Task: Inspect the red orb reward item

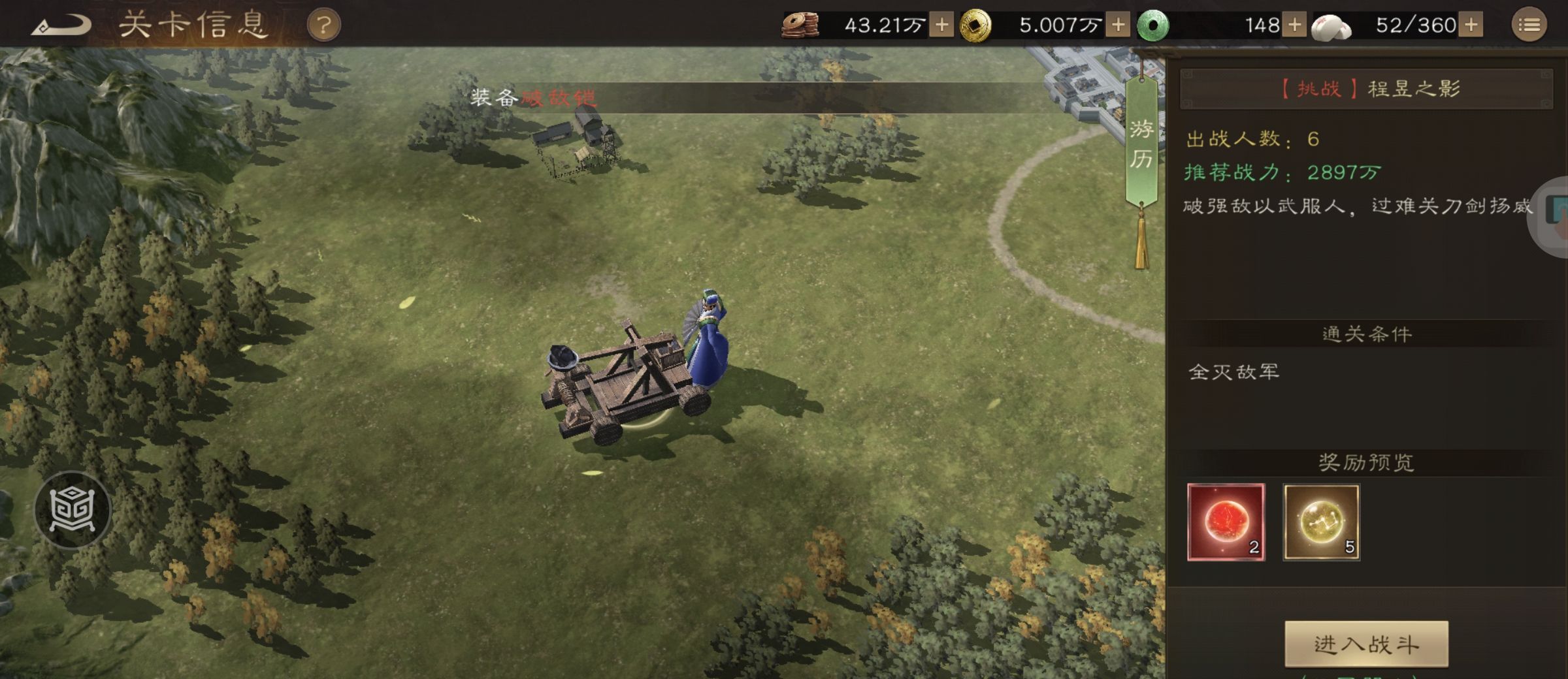Action: (x=1226, y=522)
